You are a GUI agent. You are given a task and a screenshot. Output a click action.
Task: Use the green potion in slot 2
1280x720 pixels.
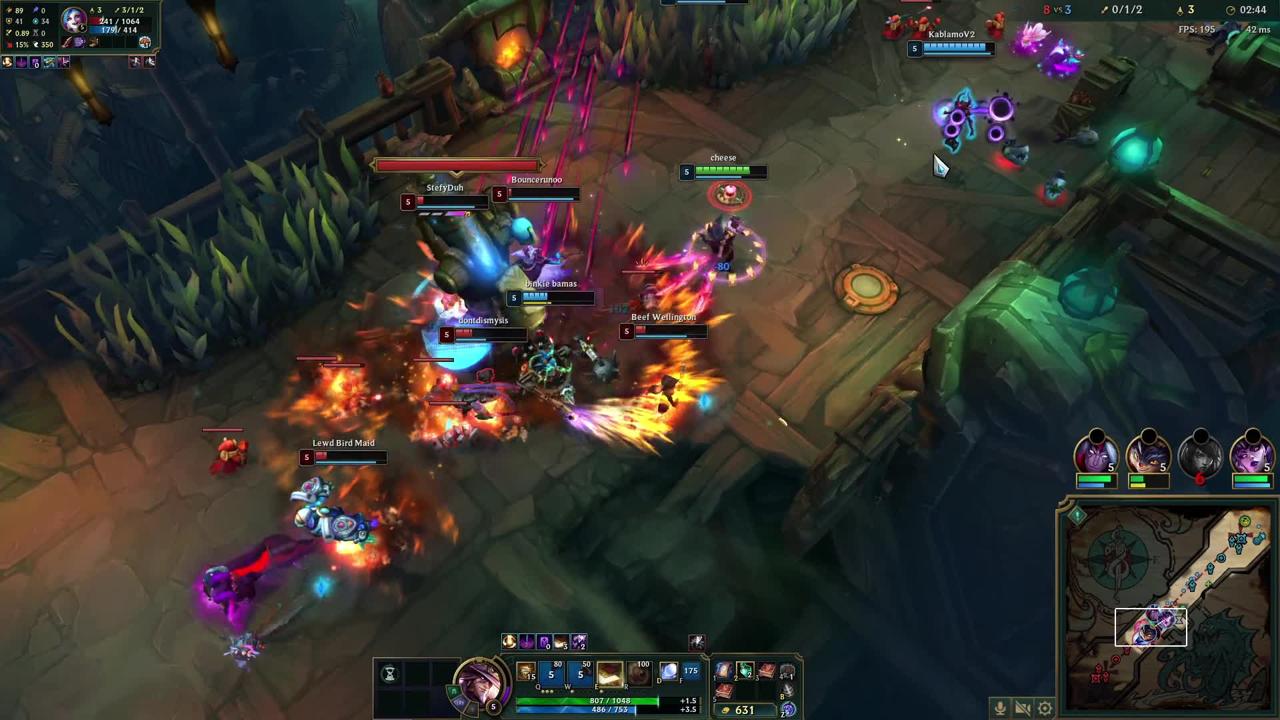pyautogui.click(x=745, y=671)
